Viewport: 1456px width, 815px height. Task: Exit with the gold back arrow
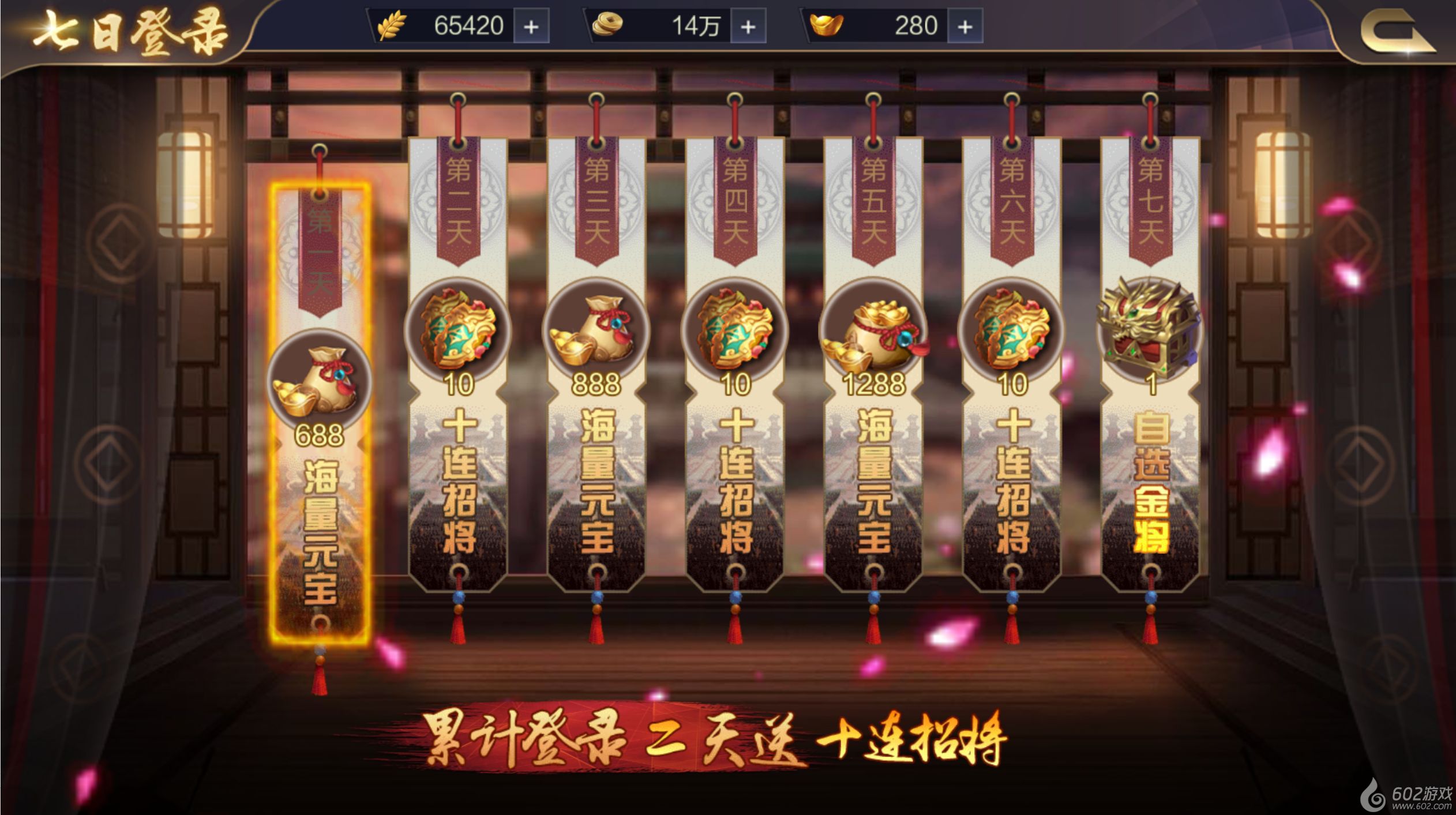coord(1396,33)
